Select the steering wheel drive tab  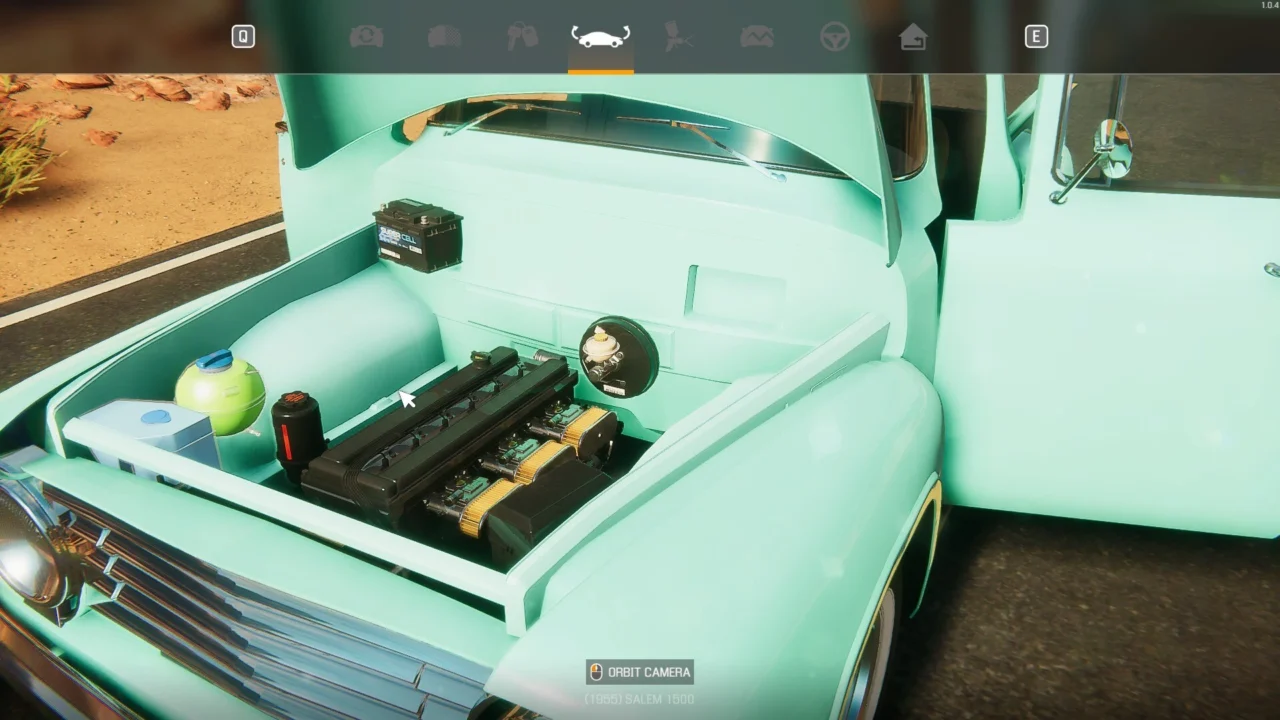click(835, 37)
